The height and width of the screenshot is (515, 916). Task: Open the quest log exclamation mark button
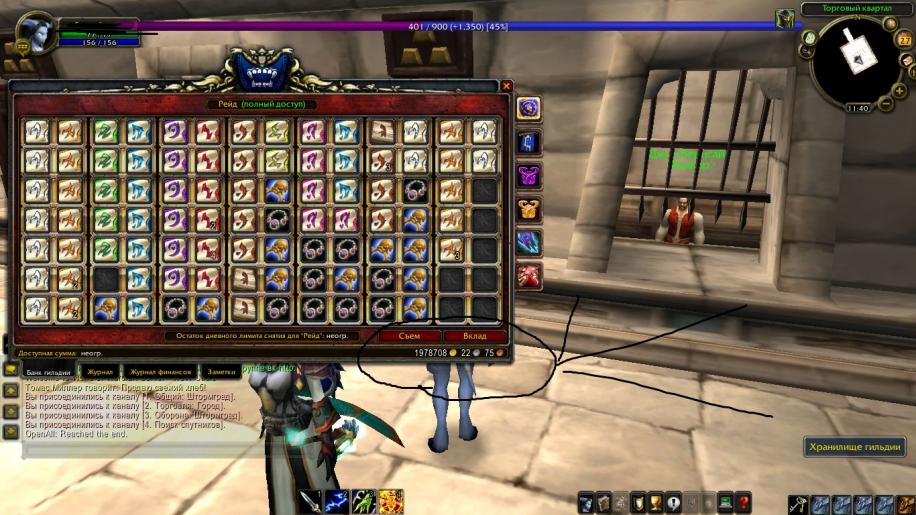[x=674, y=502]
